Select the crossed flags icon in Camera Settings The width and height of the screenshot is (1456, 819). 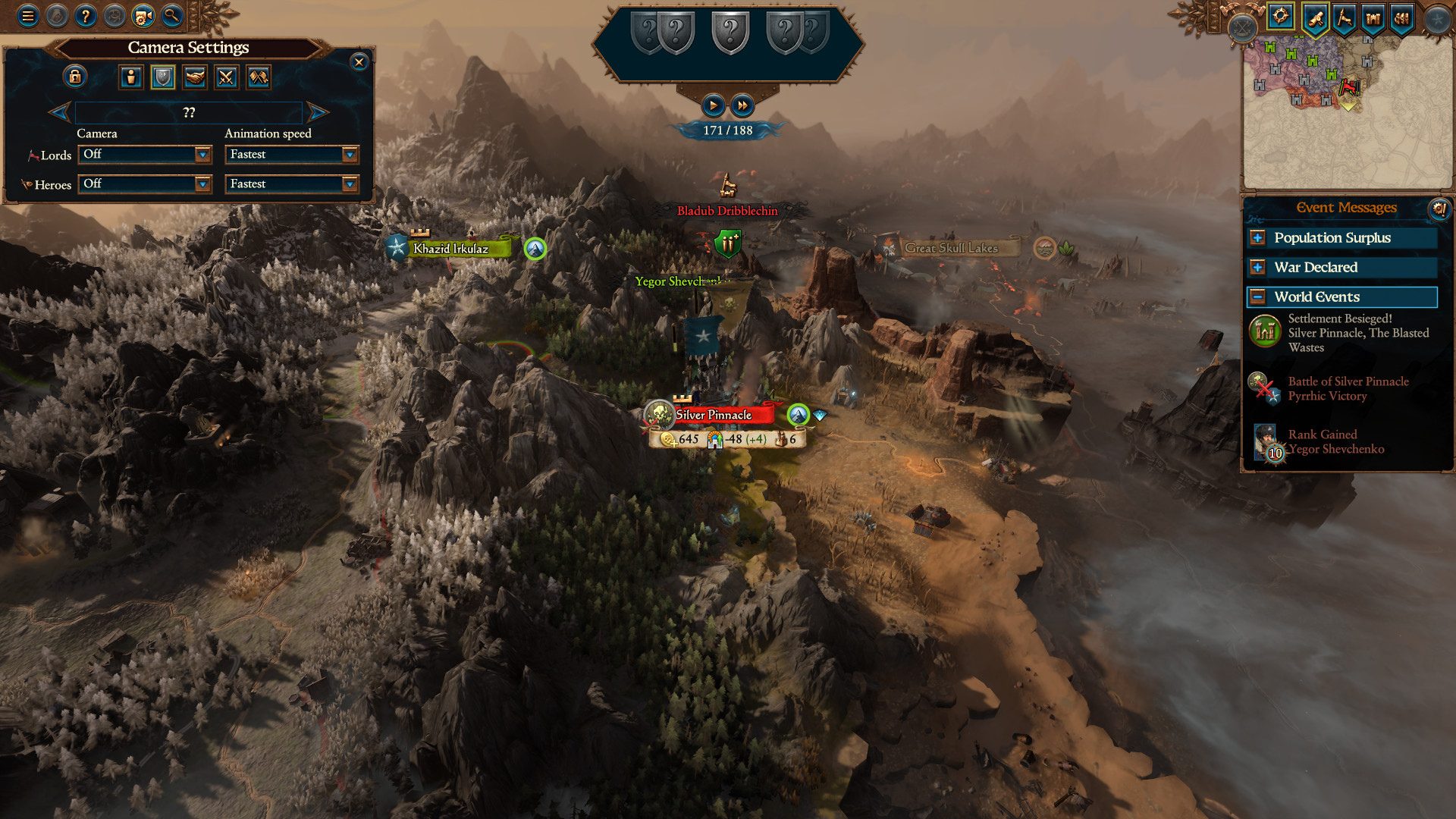pos(258,77)
